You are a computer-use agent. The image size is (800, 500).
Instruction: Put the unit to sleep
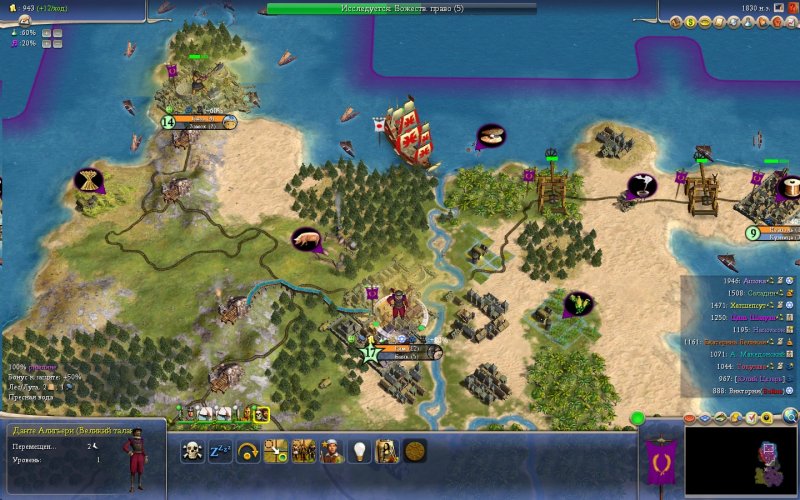(x=220, y=451)
